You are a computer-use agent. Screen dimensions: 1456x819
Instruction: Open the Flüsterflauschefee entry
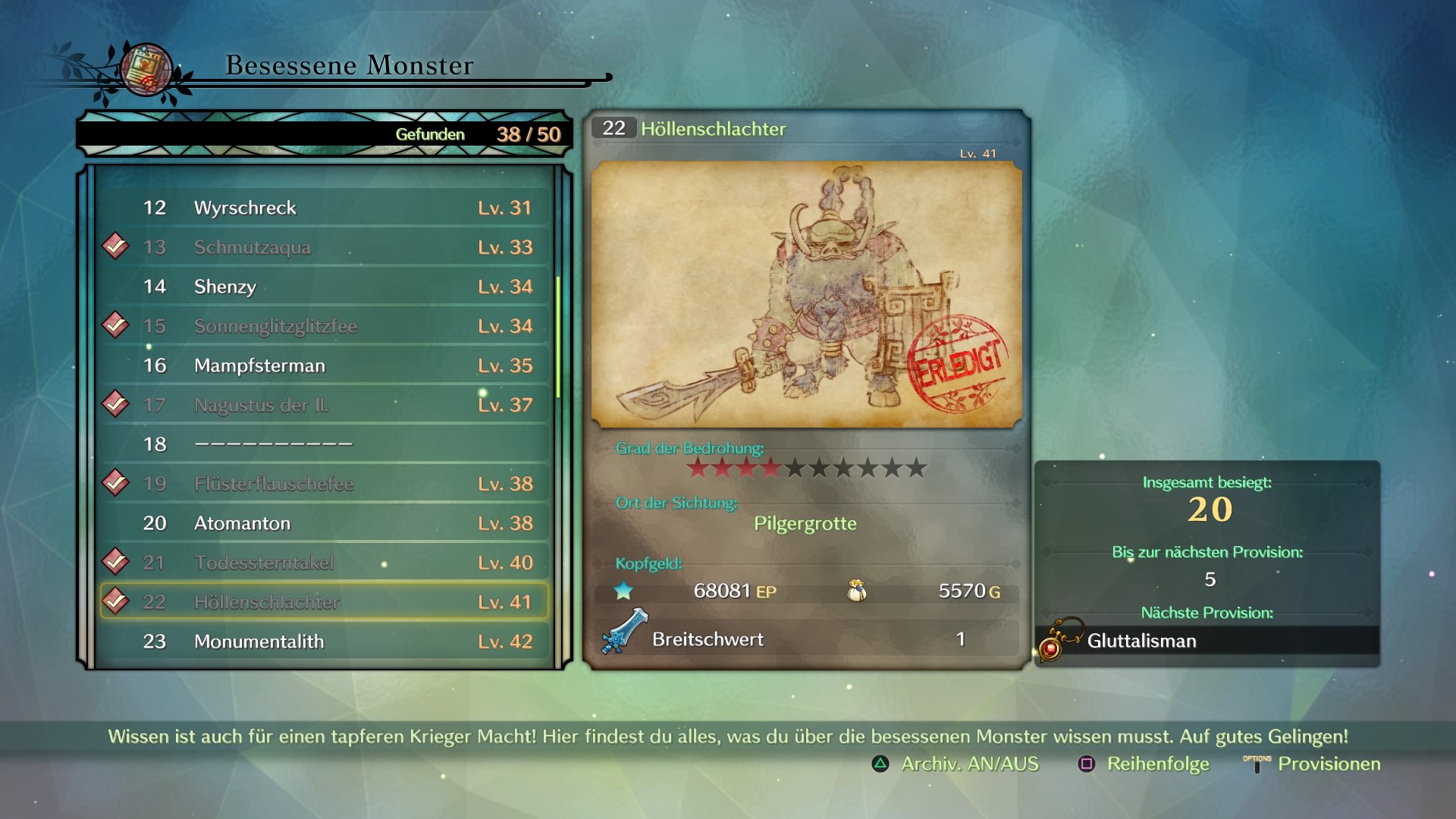325,484
